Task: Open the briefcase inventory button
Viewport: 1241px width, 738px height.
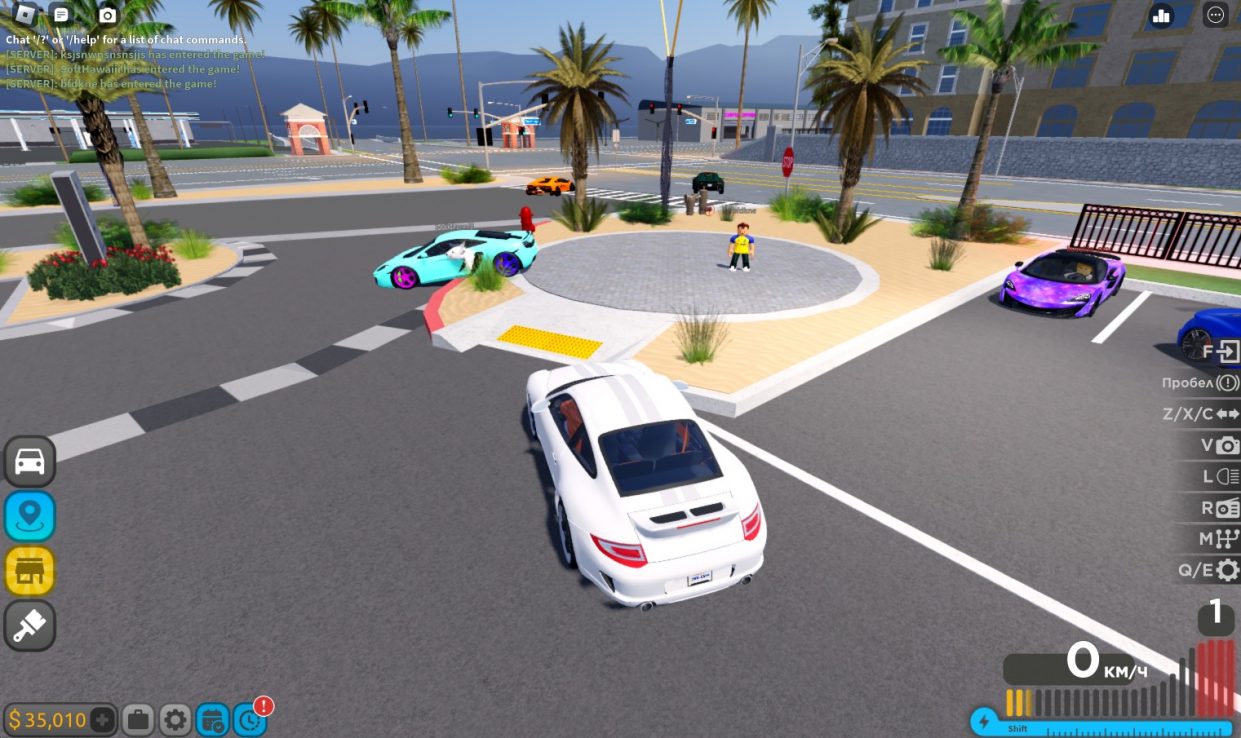Action: (138, 719)
